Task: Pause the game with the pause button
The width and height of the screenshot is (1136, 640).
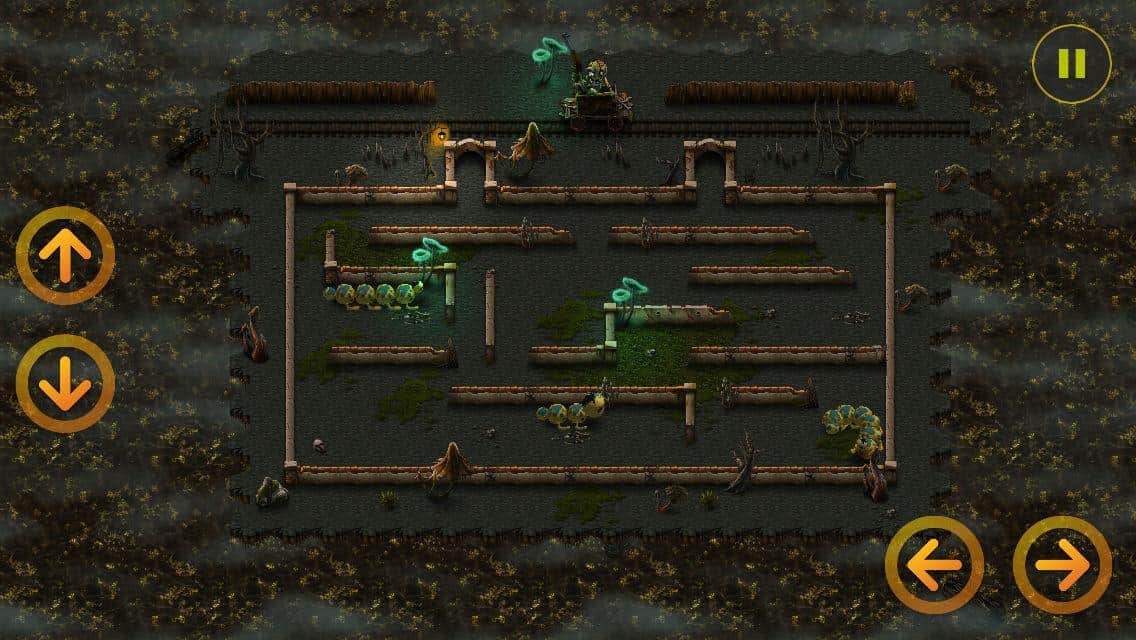Action: pos(1071,64)
